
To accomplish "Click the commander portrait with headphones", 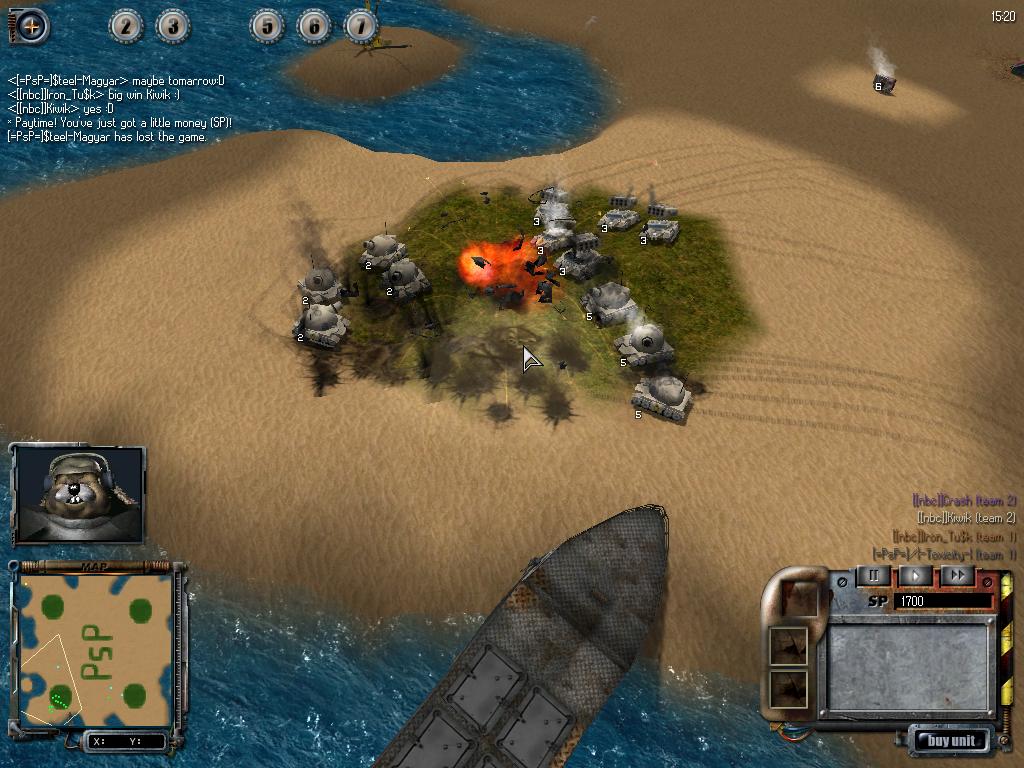I will 78,494.
